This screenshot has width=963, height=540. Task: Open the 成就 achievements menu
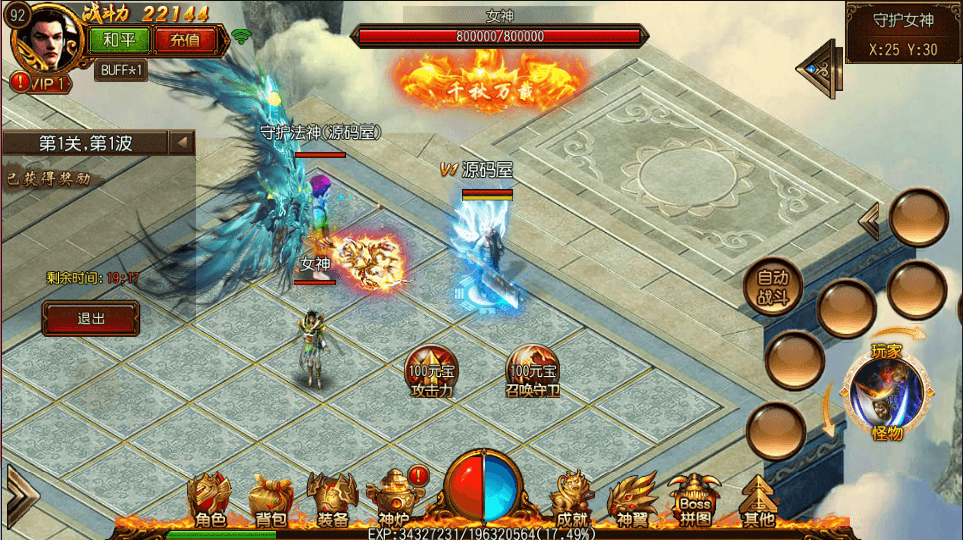click(x=572, y=500)
